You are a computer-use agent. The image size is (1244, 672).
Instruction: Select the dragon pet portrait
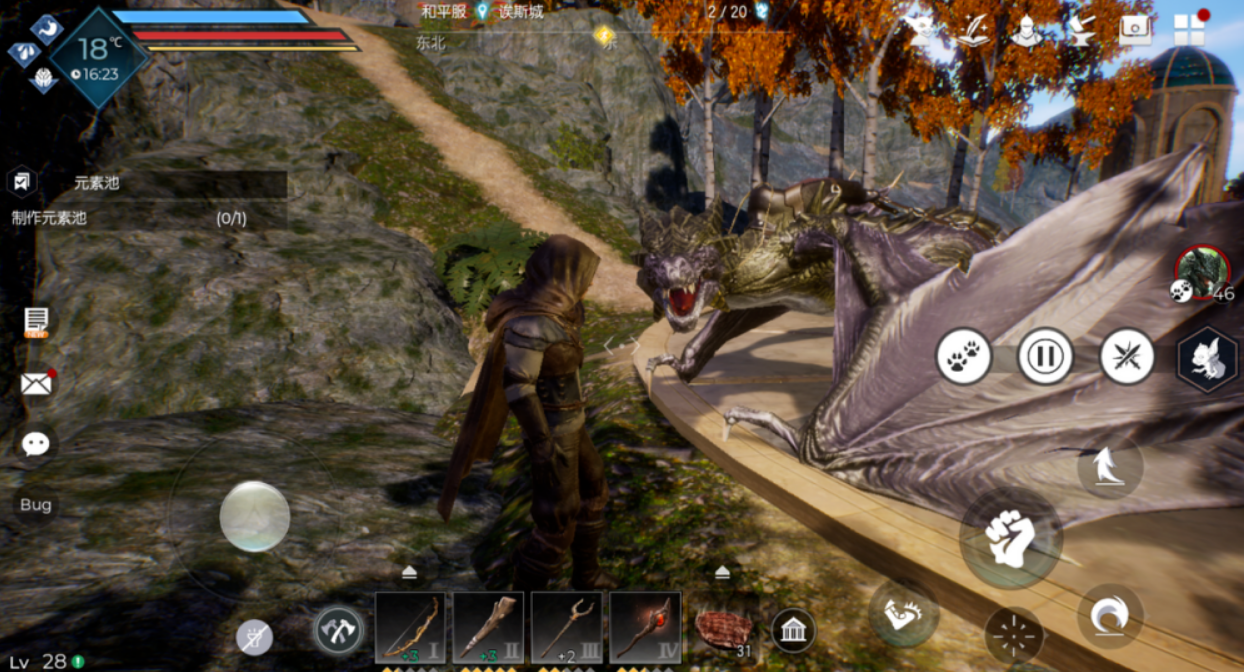click(x=1201, y=271)
